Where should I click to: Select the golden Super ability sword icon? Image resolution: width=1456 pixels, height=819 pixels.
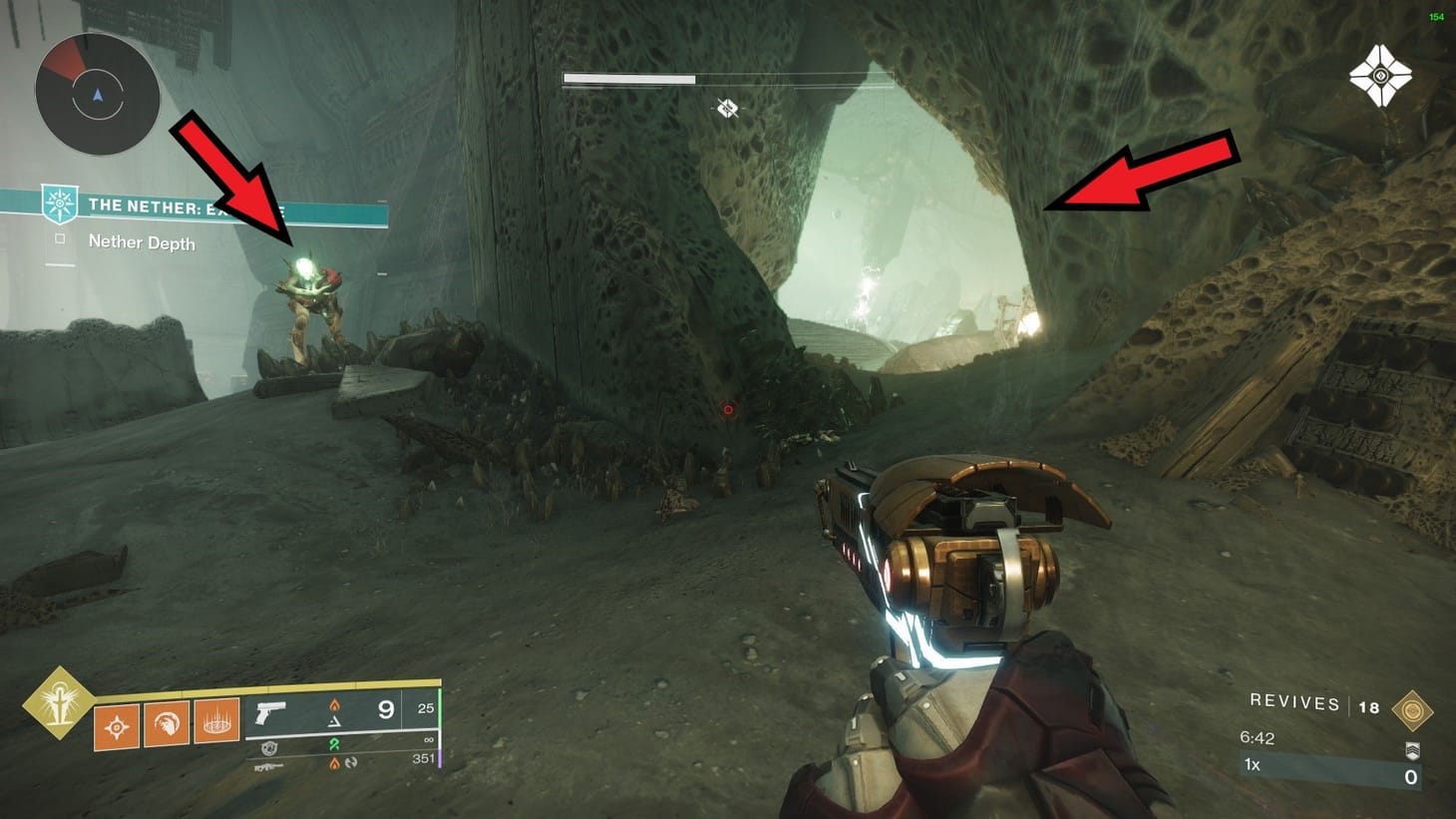(60, 702)
